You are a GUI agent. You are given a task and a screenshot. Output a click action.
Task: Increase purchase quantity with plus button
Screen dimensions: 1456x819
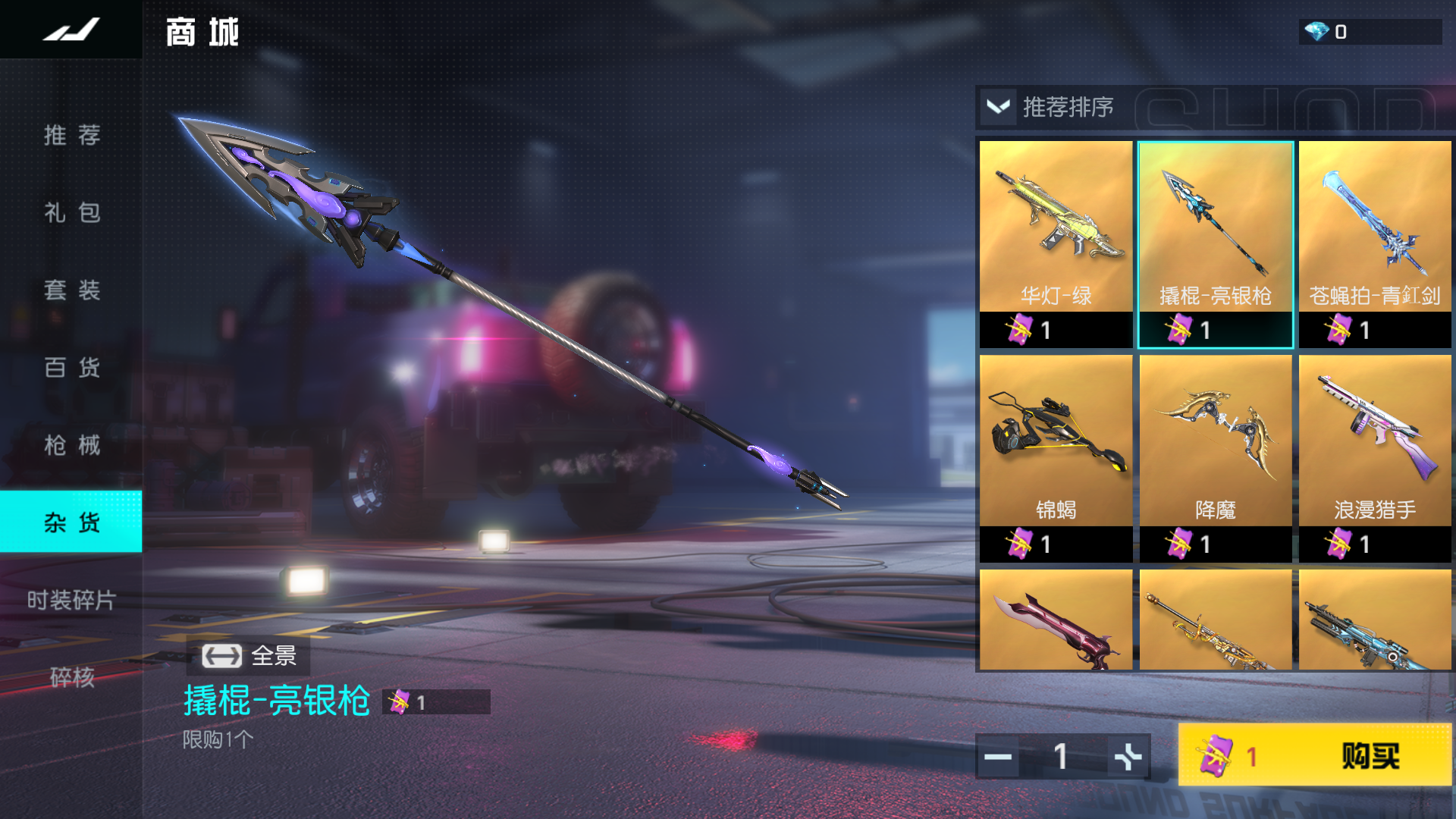pyautogui.click(x=1128, y=757)
